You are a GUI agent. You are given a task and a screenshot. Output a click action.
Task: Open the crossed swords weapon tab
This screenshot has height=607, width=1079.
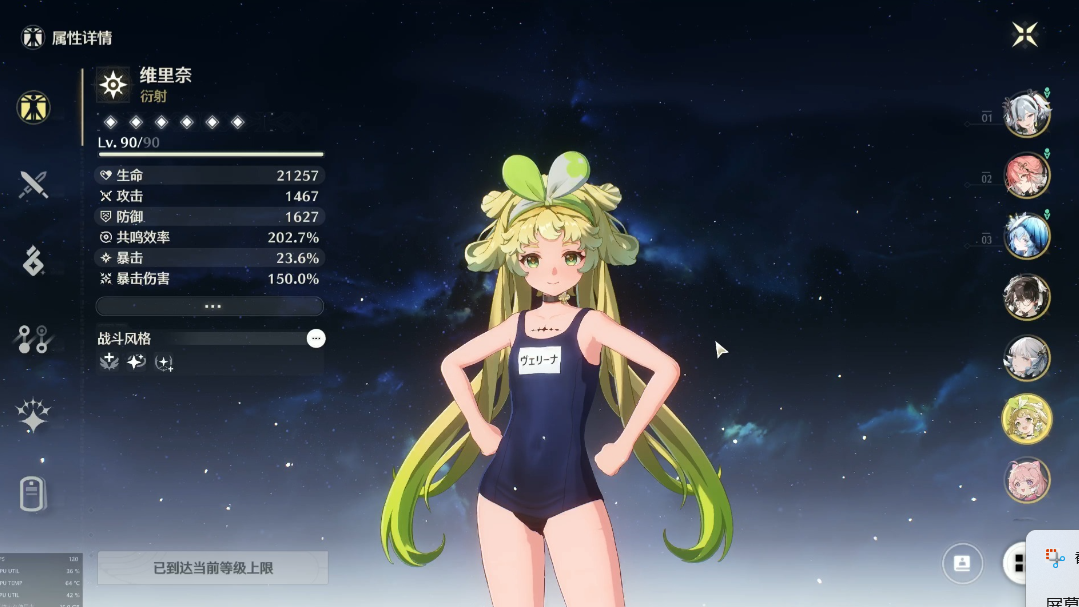point(33,184)
